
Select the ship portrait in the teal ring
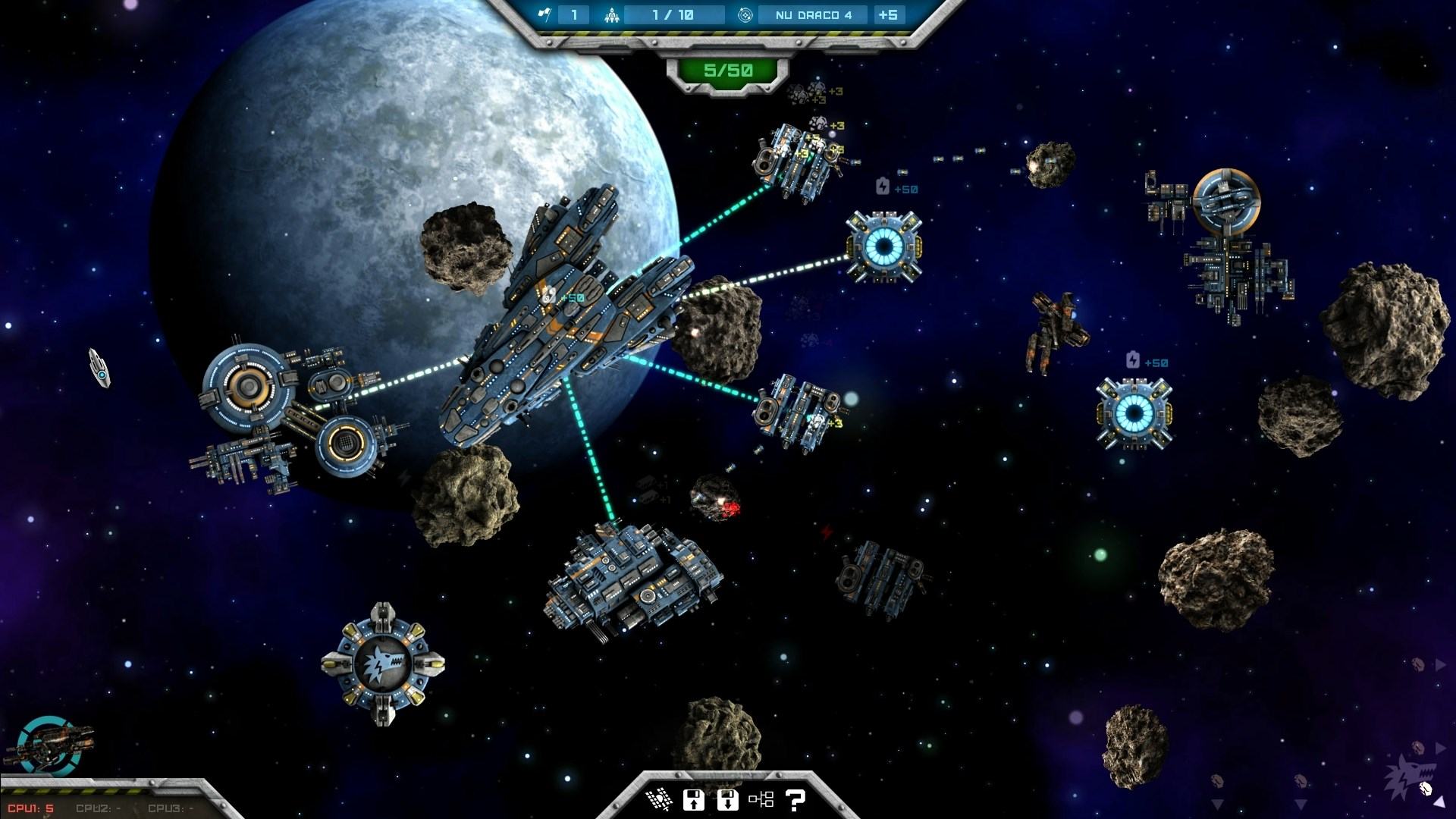(47, 742)
